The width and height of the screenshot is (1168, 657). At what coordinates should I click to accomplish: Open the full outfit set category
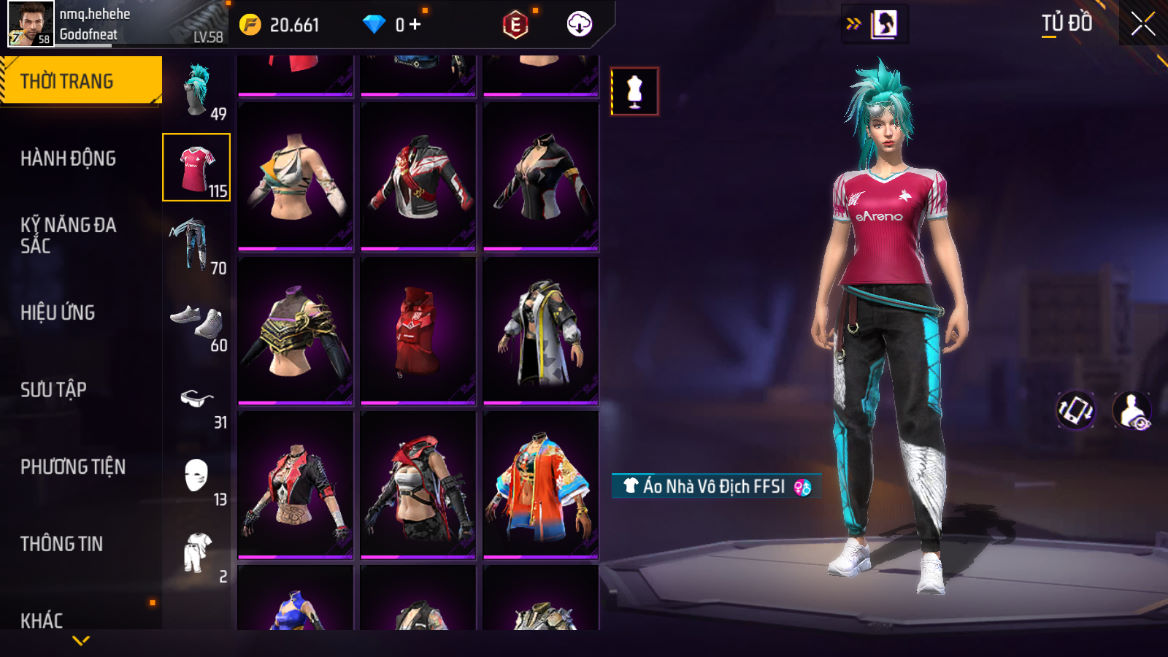click(x=197, y=553)
